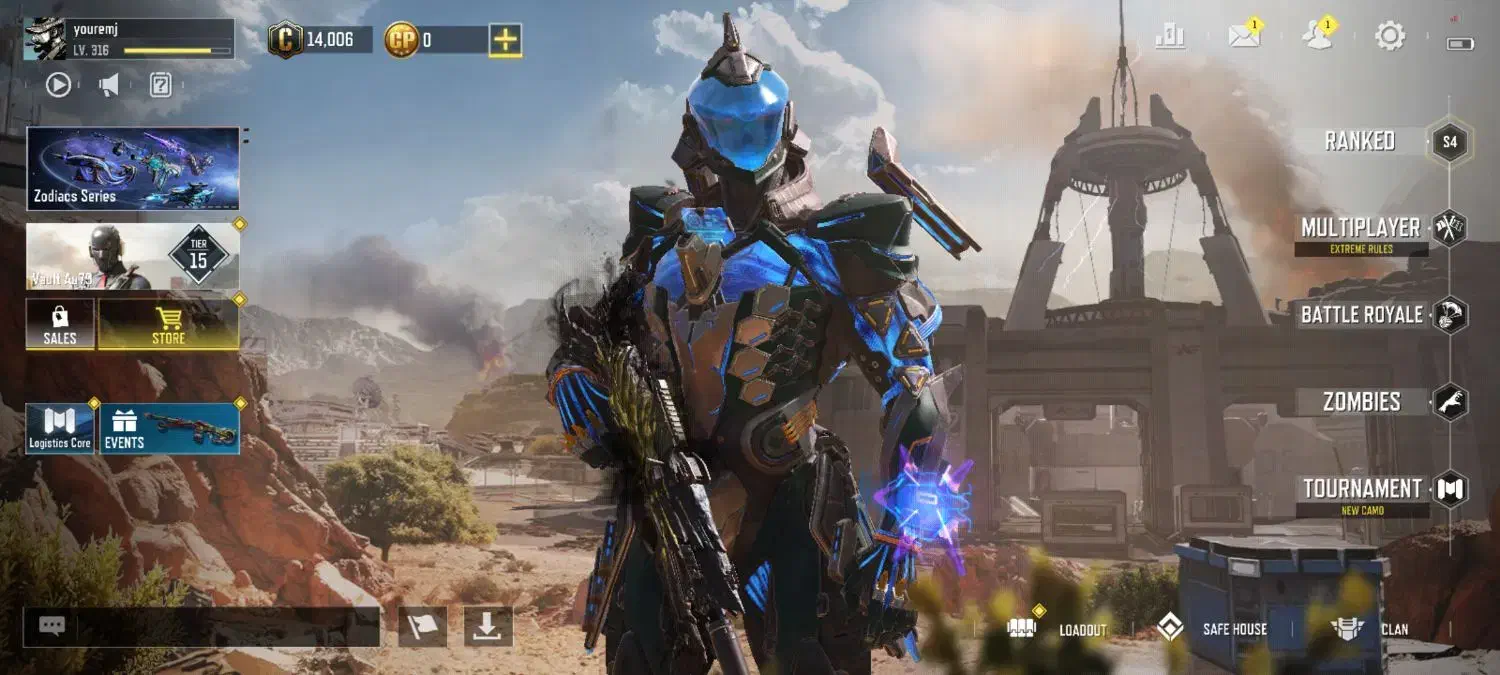Open the Store

(168, 325)
